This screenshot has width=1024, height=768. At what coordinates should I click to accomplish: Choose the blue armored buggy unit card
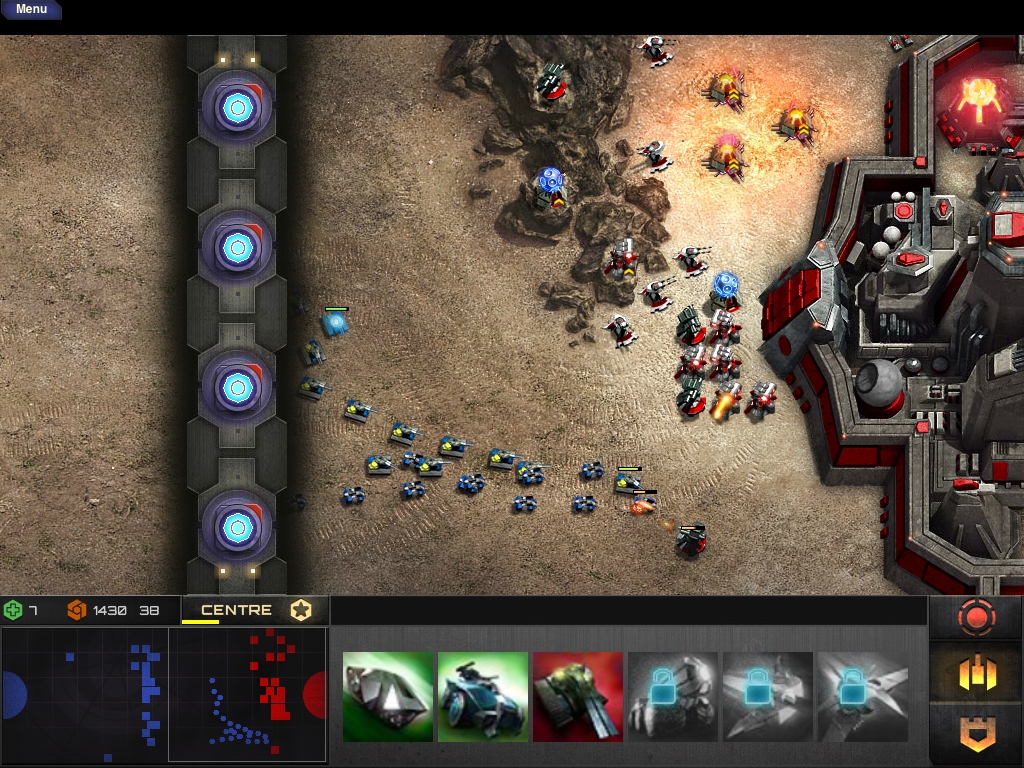(x=483, y=697)
